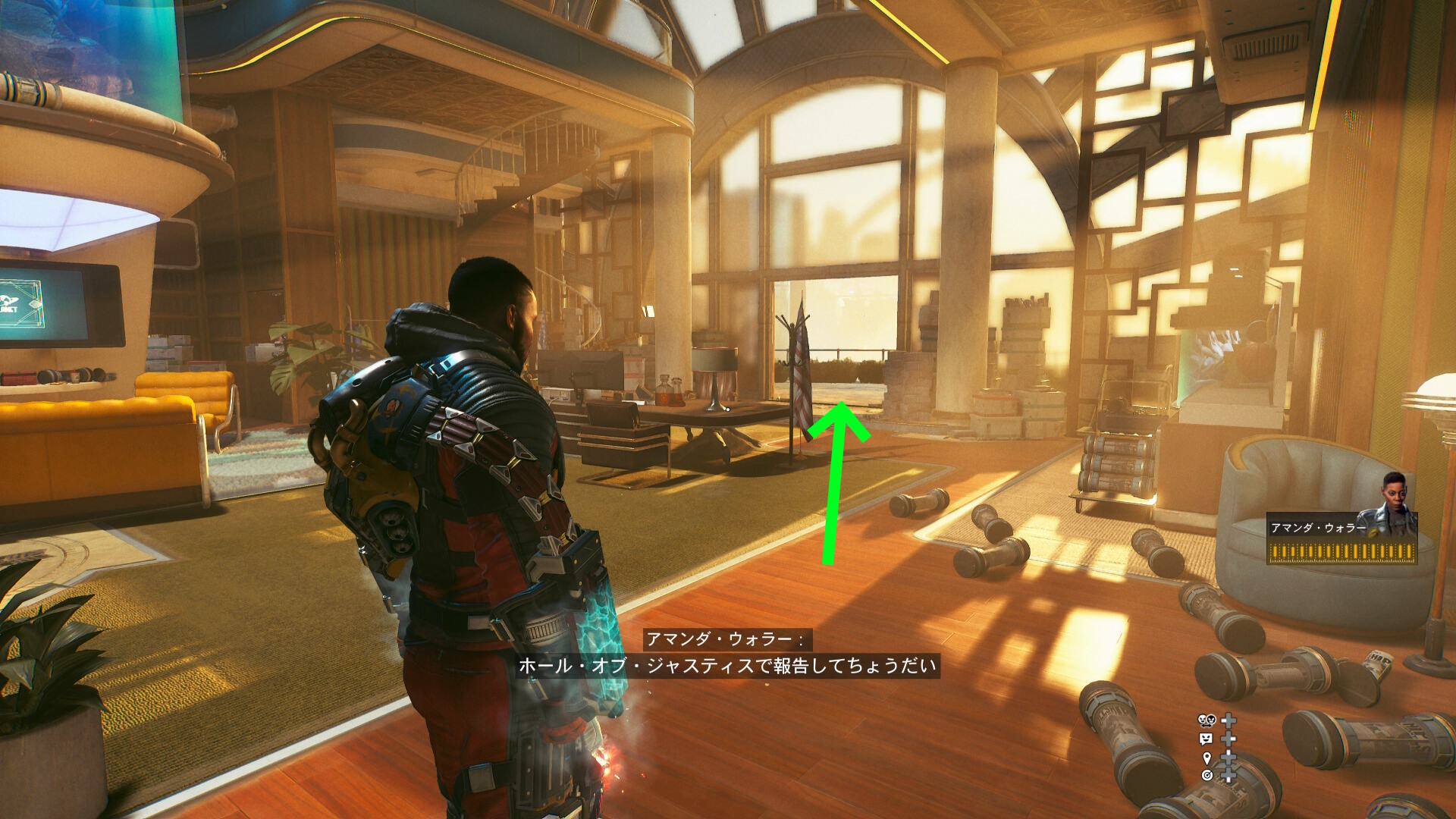Image resolution: width=1456 pixels, height=819 pixels.
Task: Select the character swap icon with two faces
Action: 1206,720
